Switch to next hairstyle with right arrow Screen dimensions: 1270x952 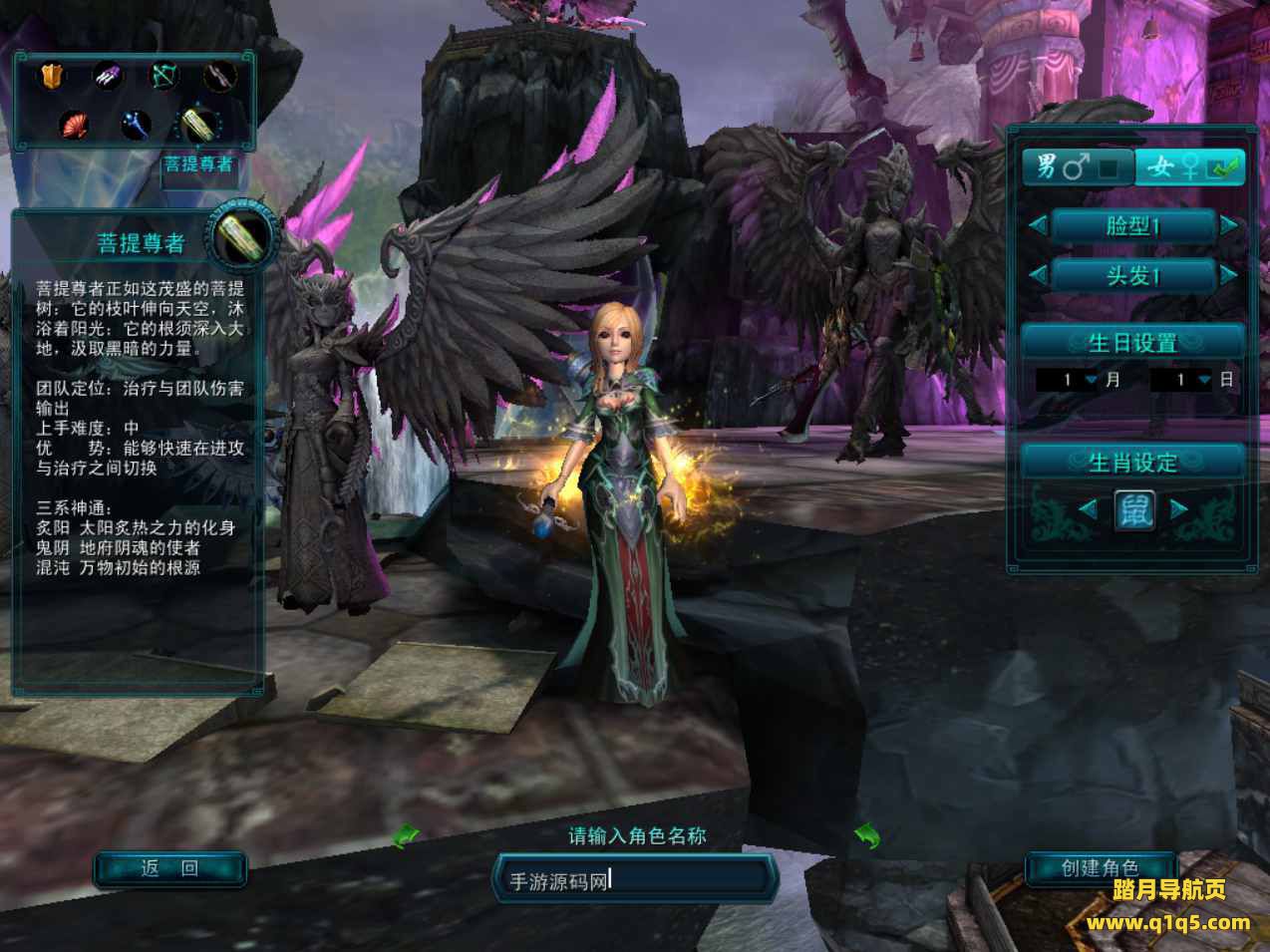click(1229, 275)
